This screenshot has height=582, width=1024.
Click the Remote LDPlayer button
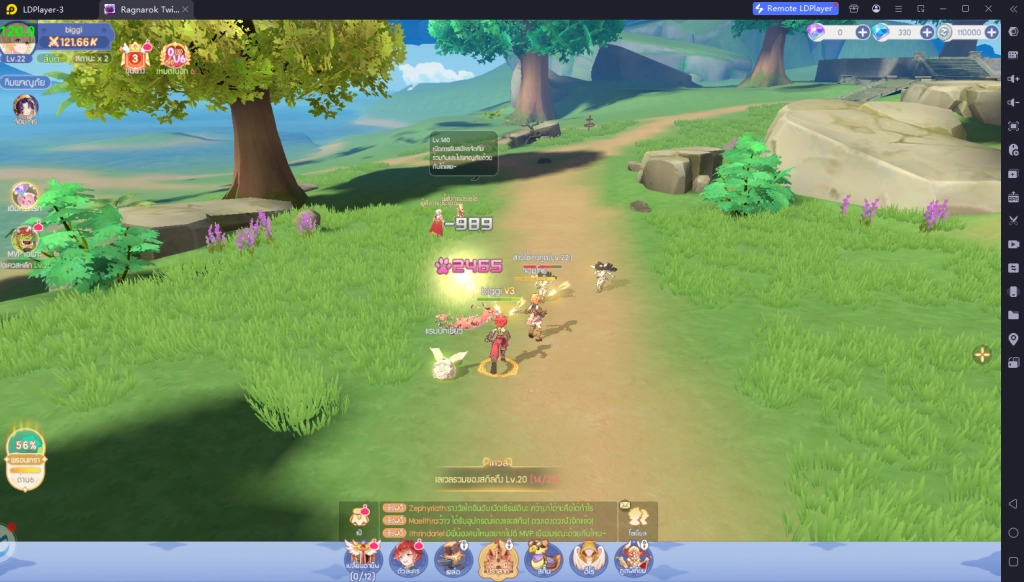tap(795, 8)
